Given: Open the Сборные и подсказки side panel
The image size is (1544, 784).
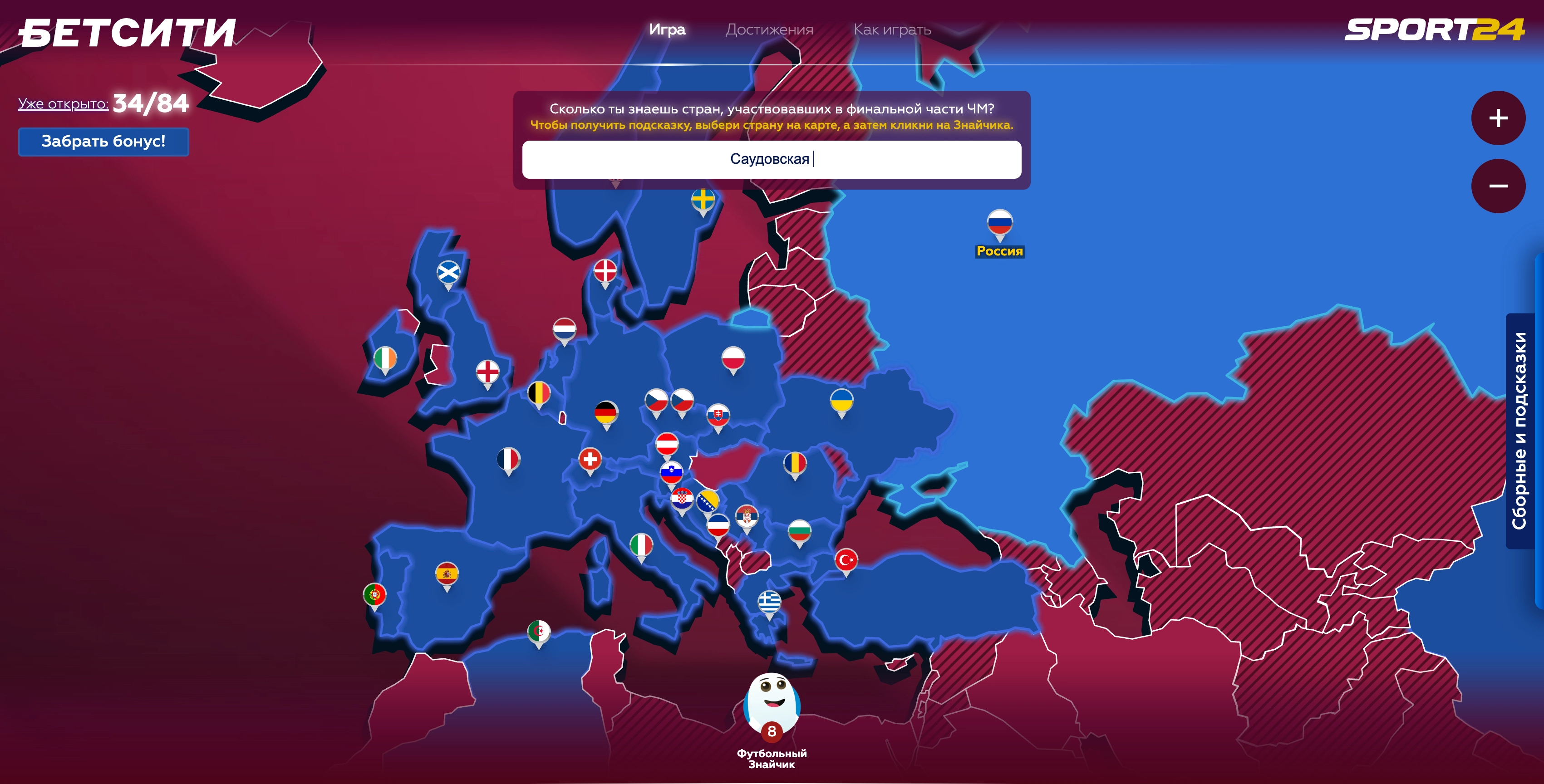Looking at the screenshot, I should [1520, 431].
